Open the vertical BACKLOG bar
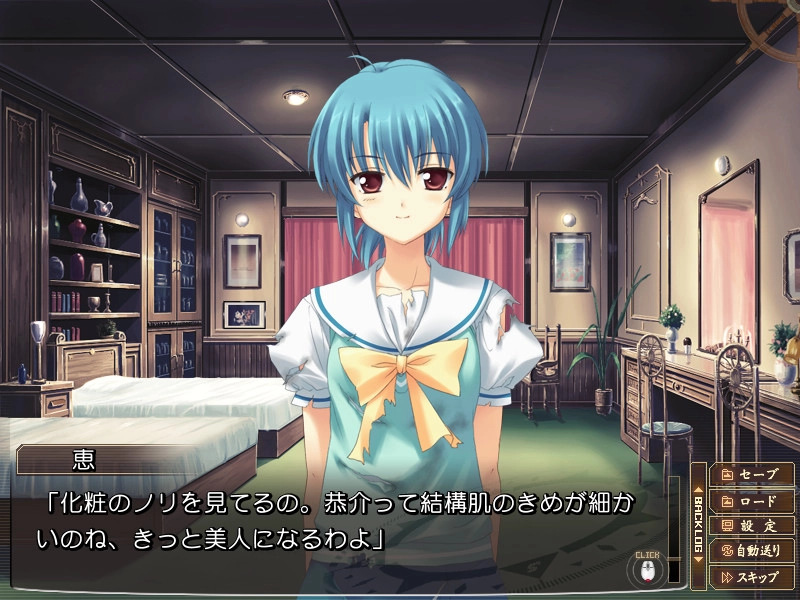The height and width of the screenshot is (600, 800). pos(698,524)
